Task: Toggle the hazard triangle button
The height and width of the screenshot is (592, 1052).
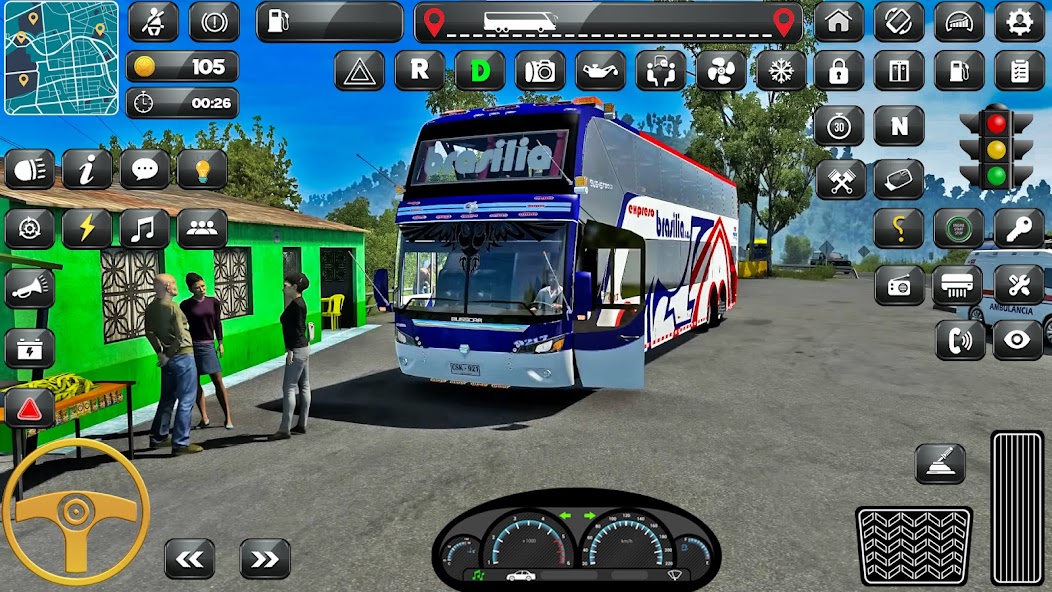Action: click(359, 70)
